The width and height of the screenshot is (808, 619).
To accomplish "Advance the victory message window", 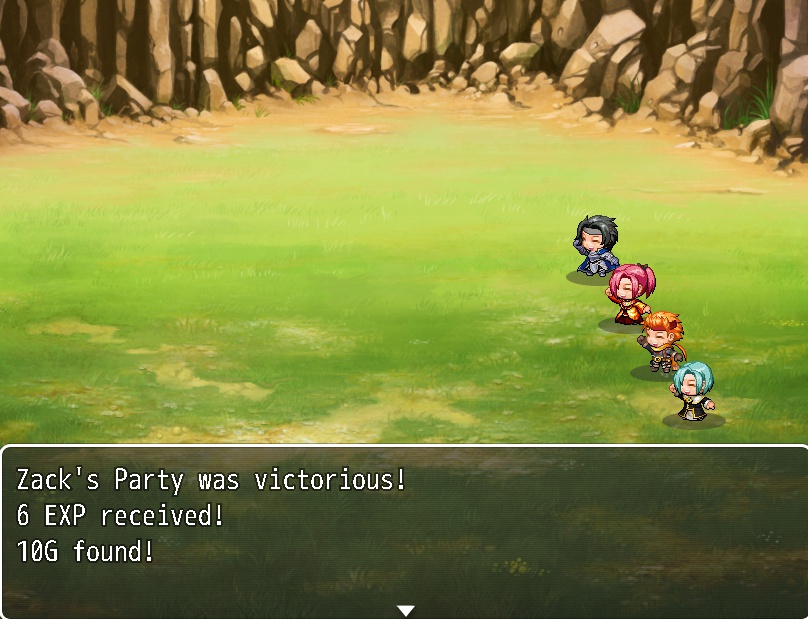I will point(404,530).
